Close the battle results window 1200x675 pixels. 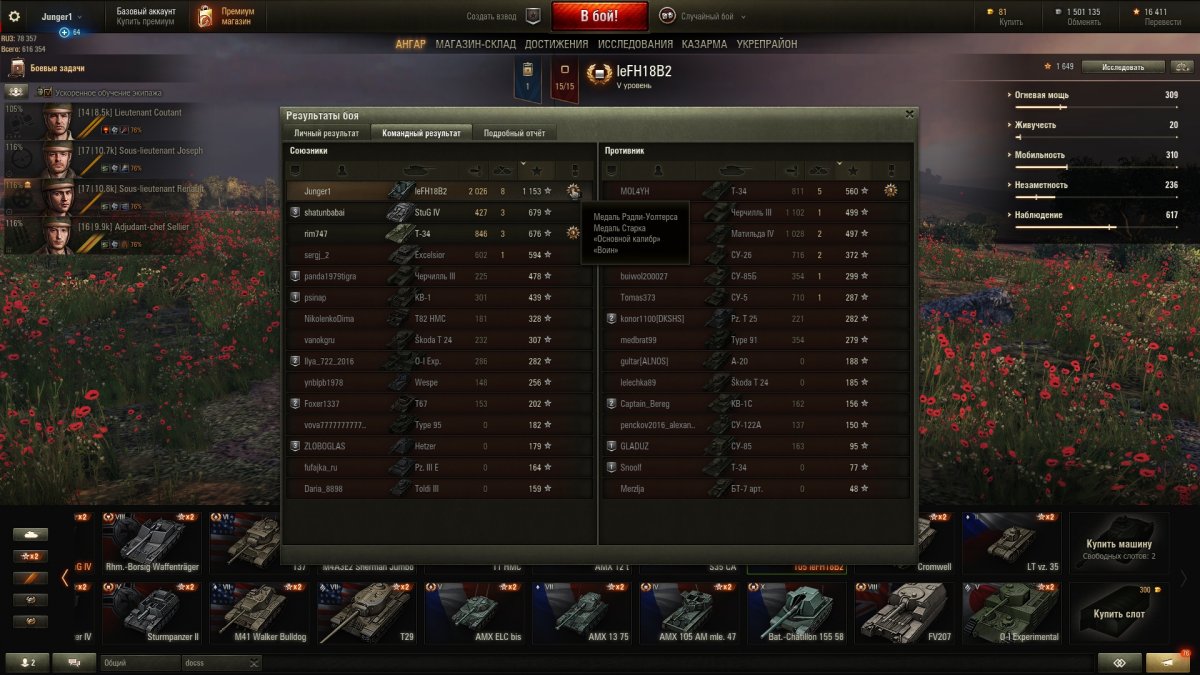point(909,114)
